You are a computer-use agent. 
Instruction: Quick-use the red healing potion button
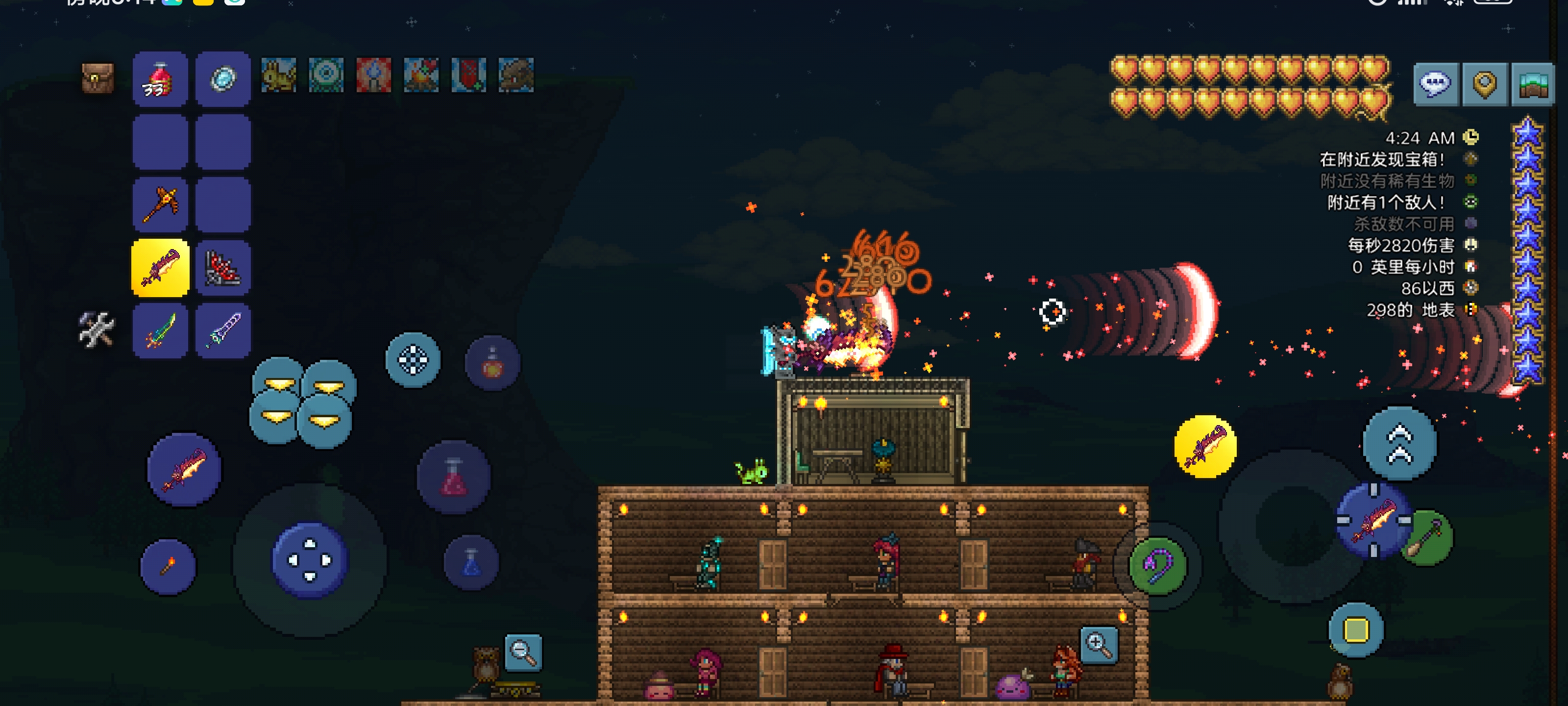(x=453, y=477)
